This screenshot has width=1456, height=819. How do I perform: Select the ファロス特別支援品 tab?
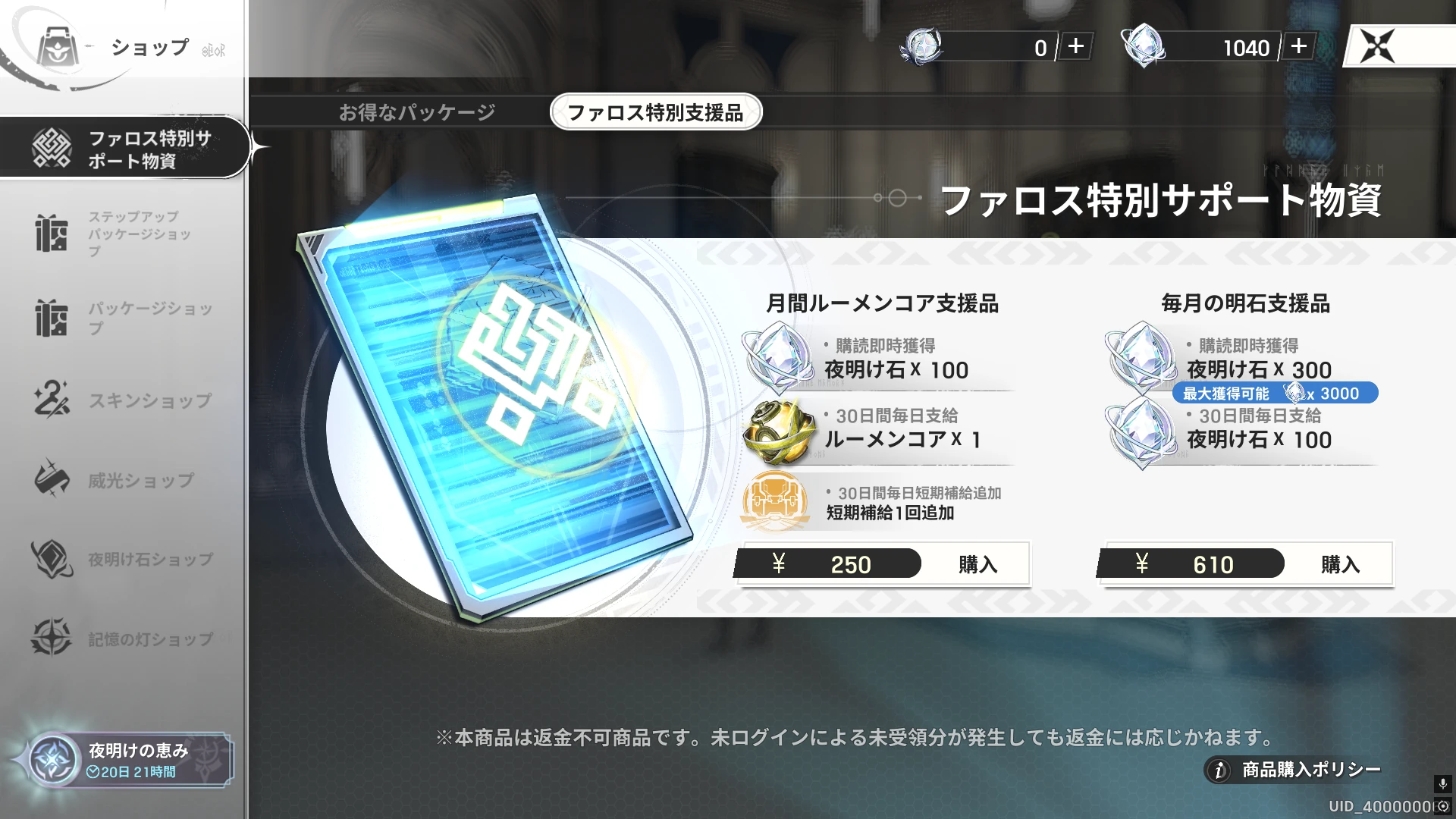655,111
